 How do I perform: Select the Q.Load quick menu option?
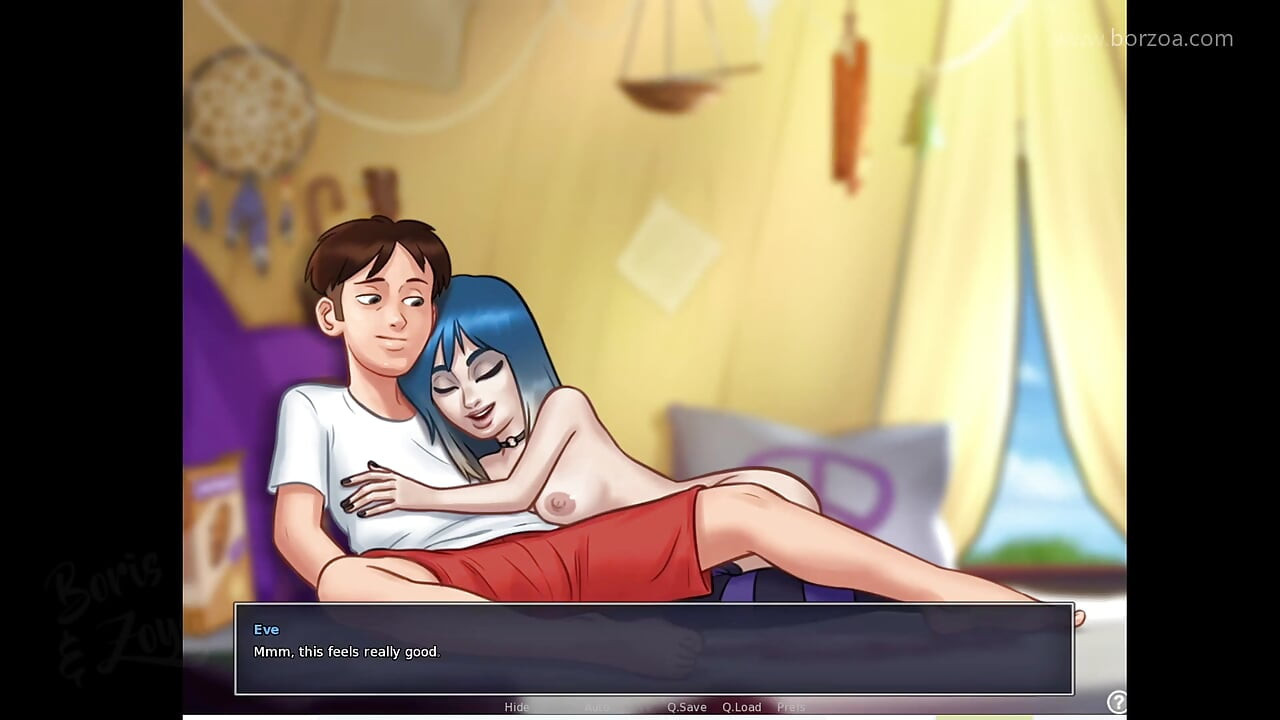[741, 707]
